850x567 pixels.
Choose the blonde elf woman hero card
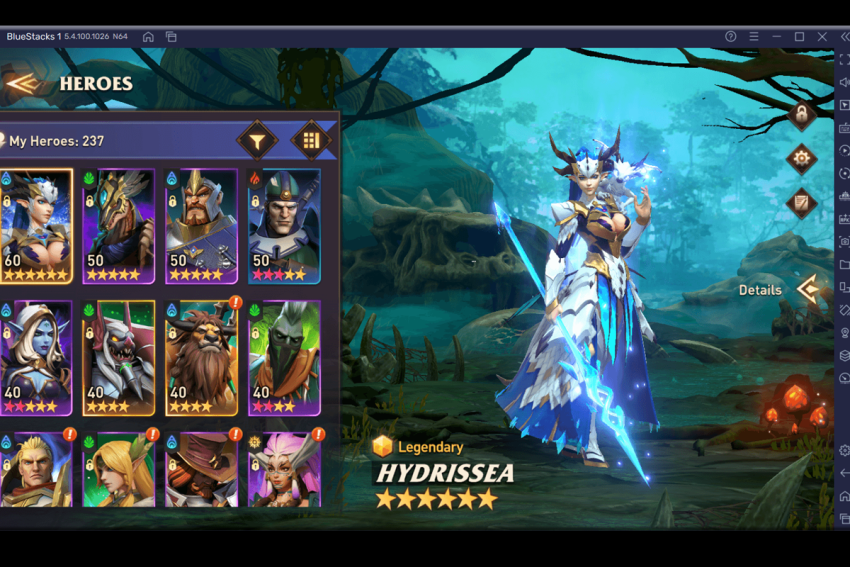(118, 470)
